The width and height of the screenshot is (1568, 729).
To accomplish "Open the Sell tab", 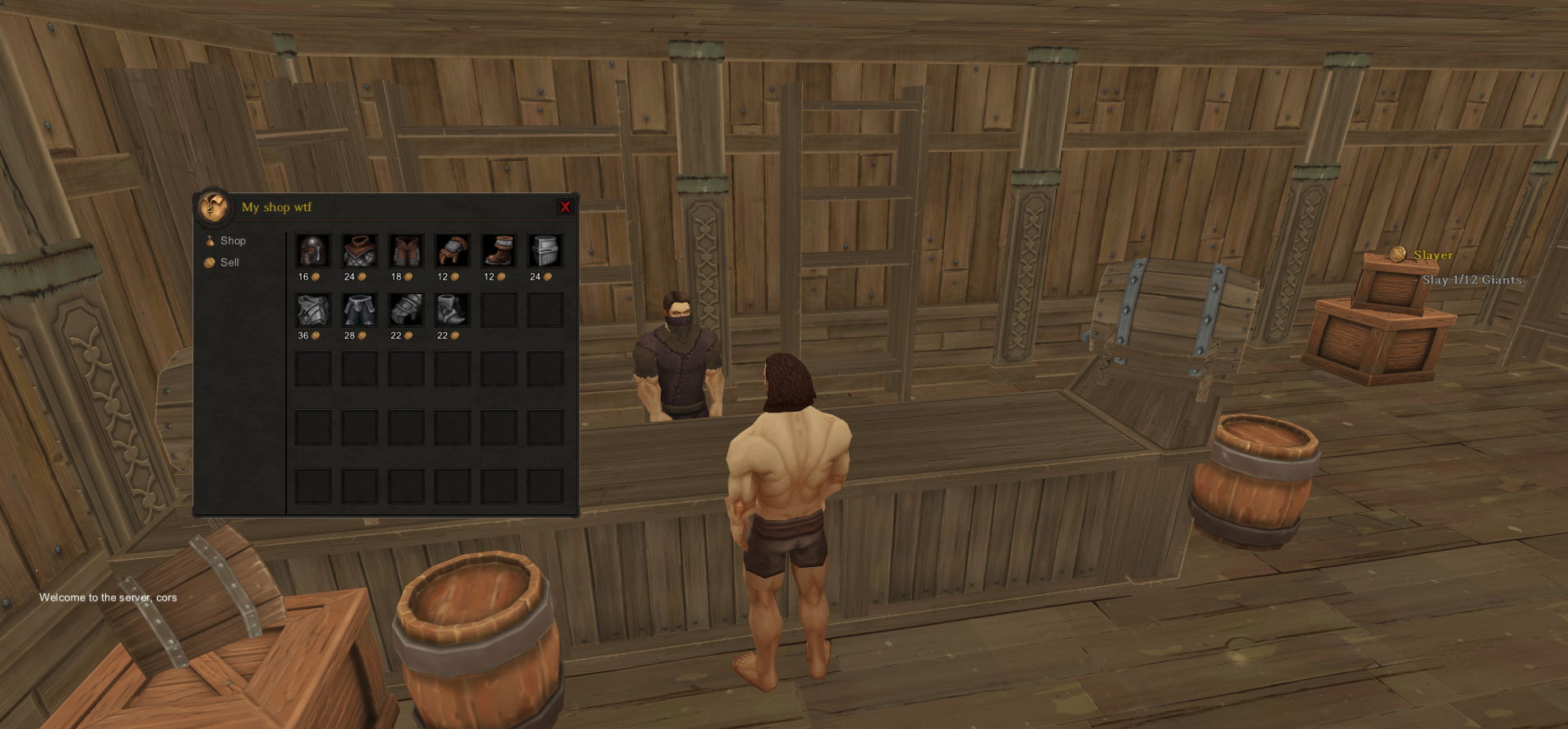I will point(228,262).
